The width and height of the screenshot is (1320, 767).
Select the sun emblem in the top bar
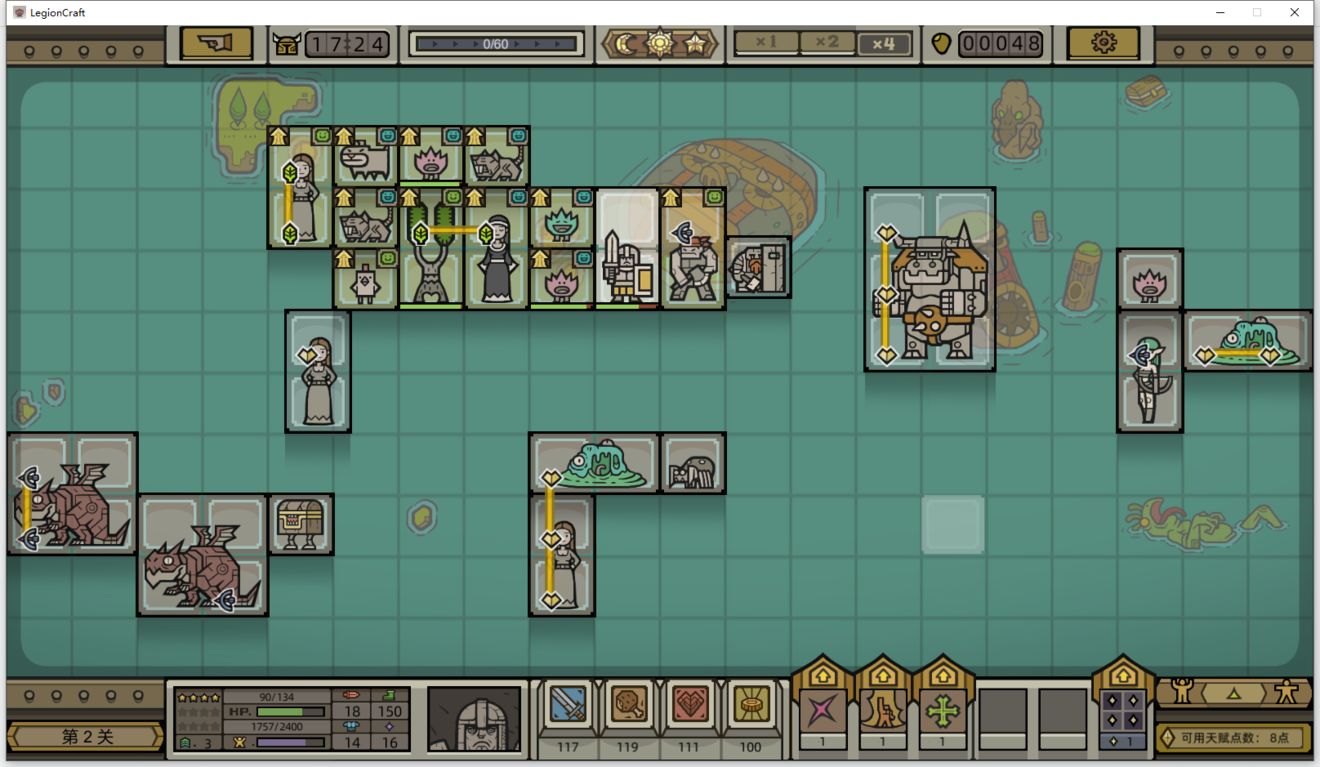pyautogui.click(x=660, y=44)
